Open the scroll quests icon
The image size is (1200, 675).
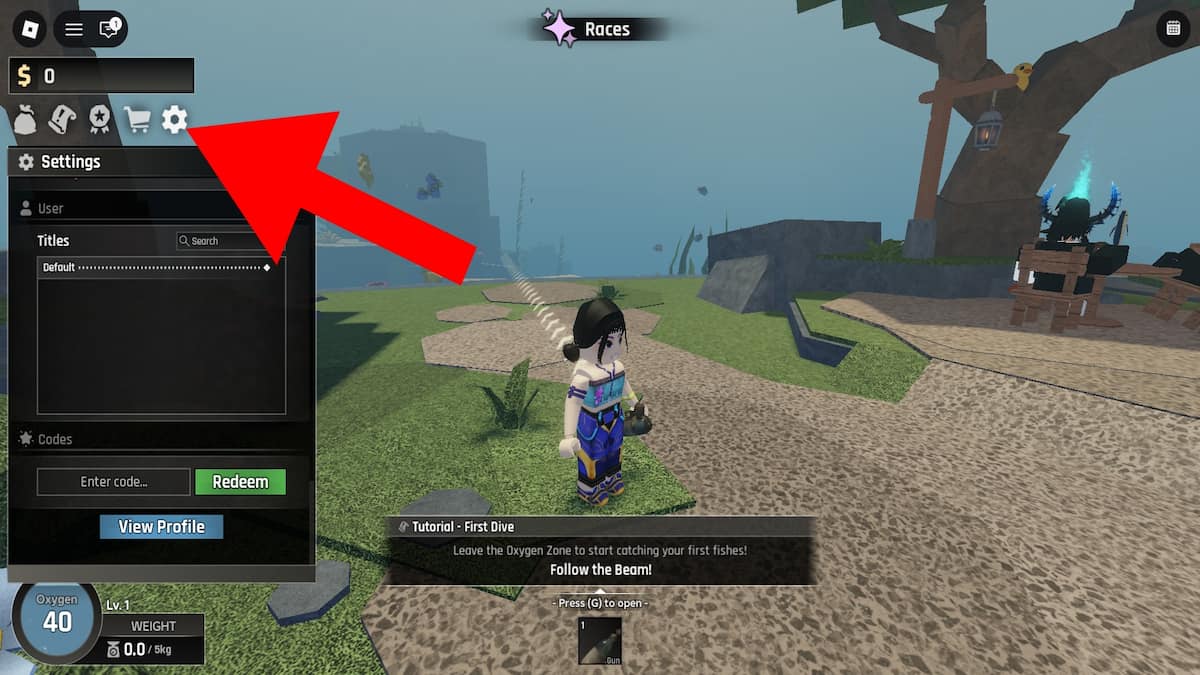62,120
